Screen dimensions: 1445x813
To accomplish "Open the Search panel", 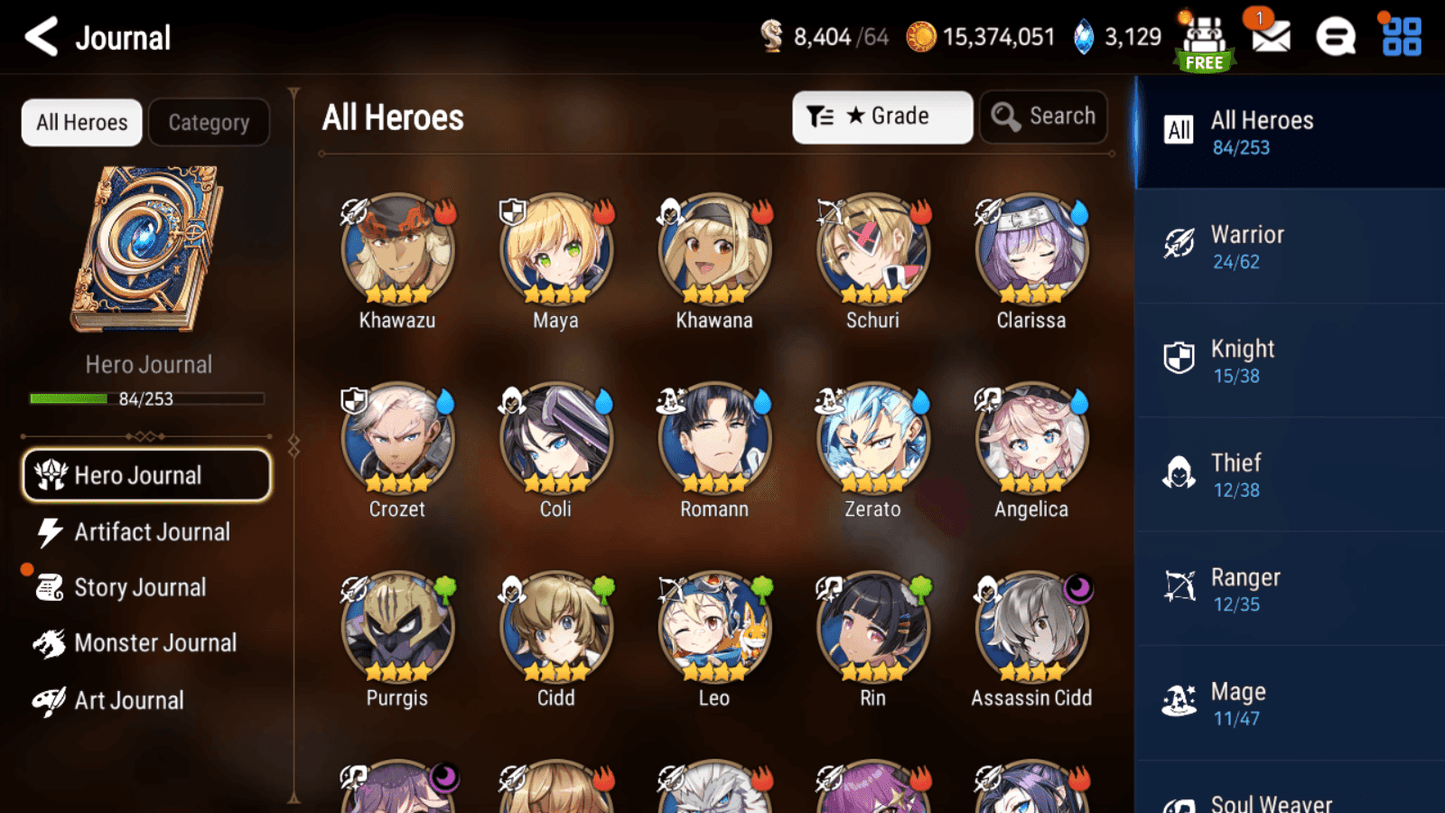I will click(1043, 116).
